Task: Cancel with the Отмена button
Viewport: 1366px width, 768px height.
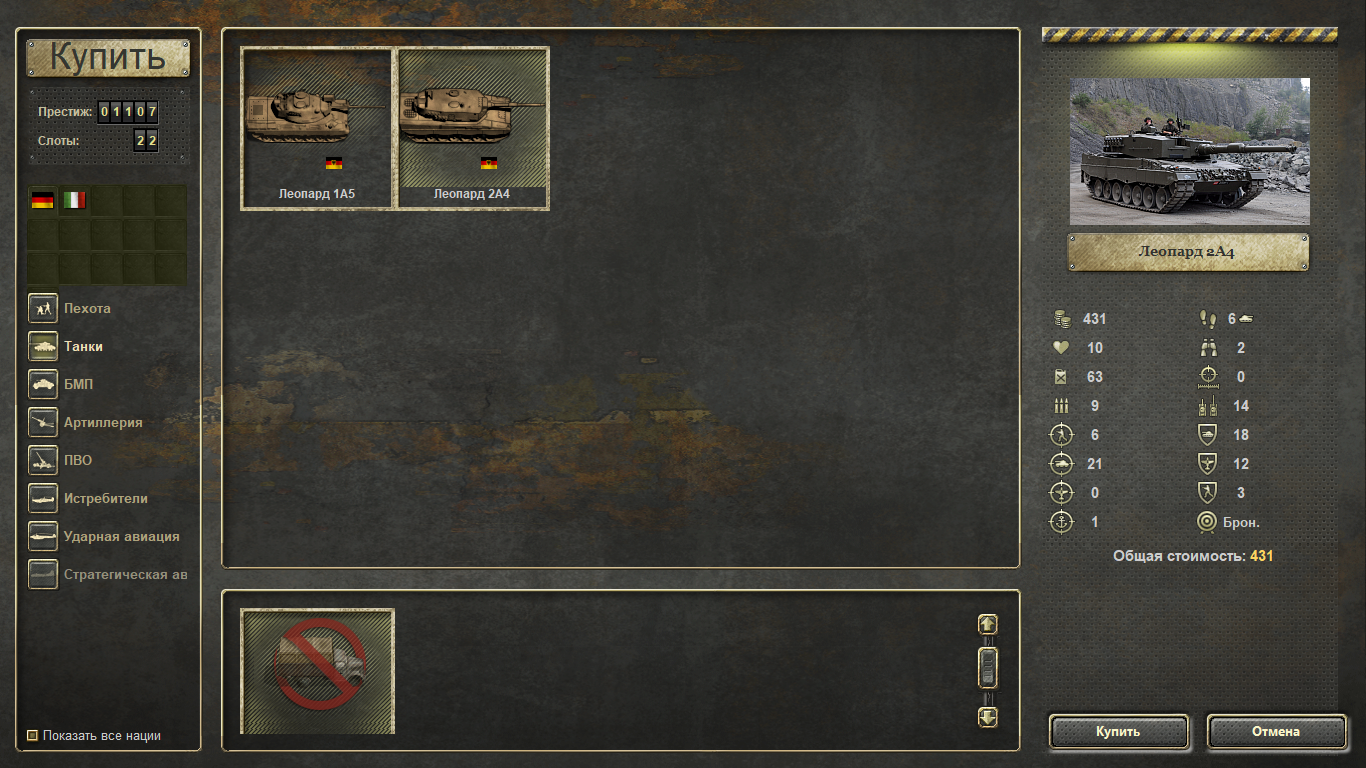Action: pyautogui.click(x=1276, y=732)
